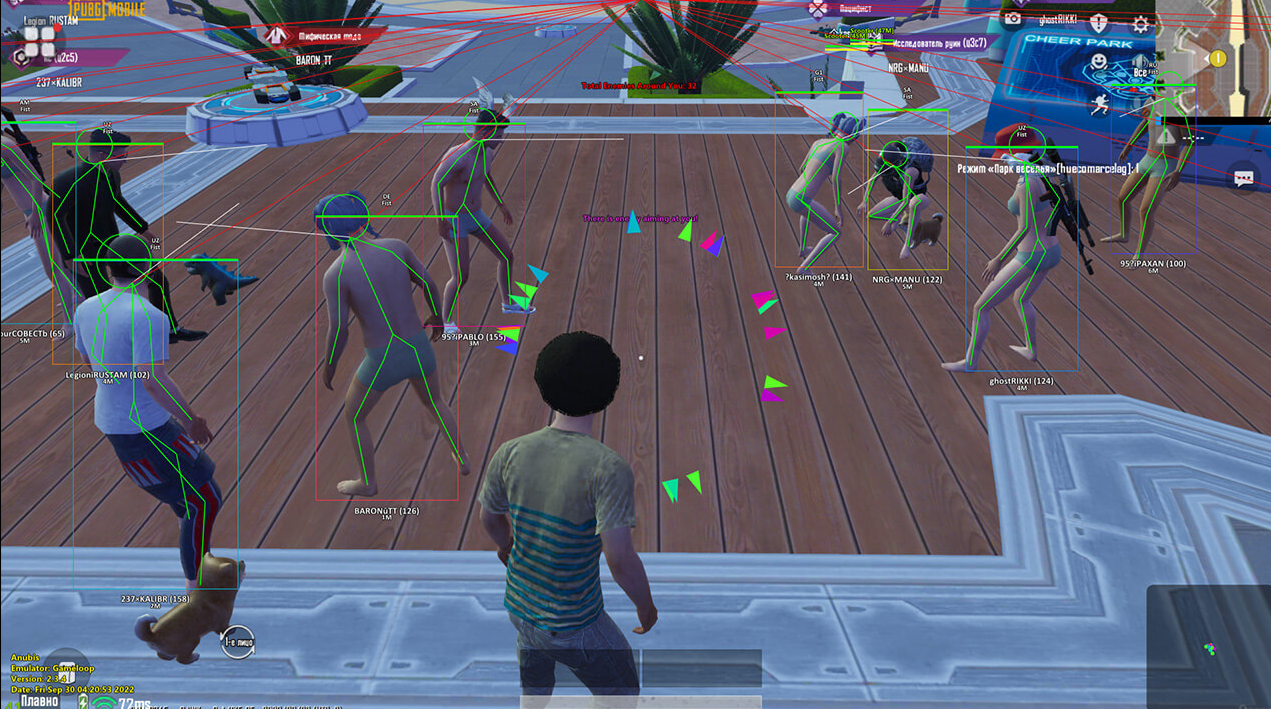This screenshot has width=1271, height=709.
Task: Open the minimap
Action: (x=1213, y=55)
